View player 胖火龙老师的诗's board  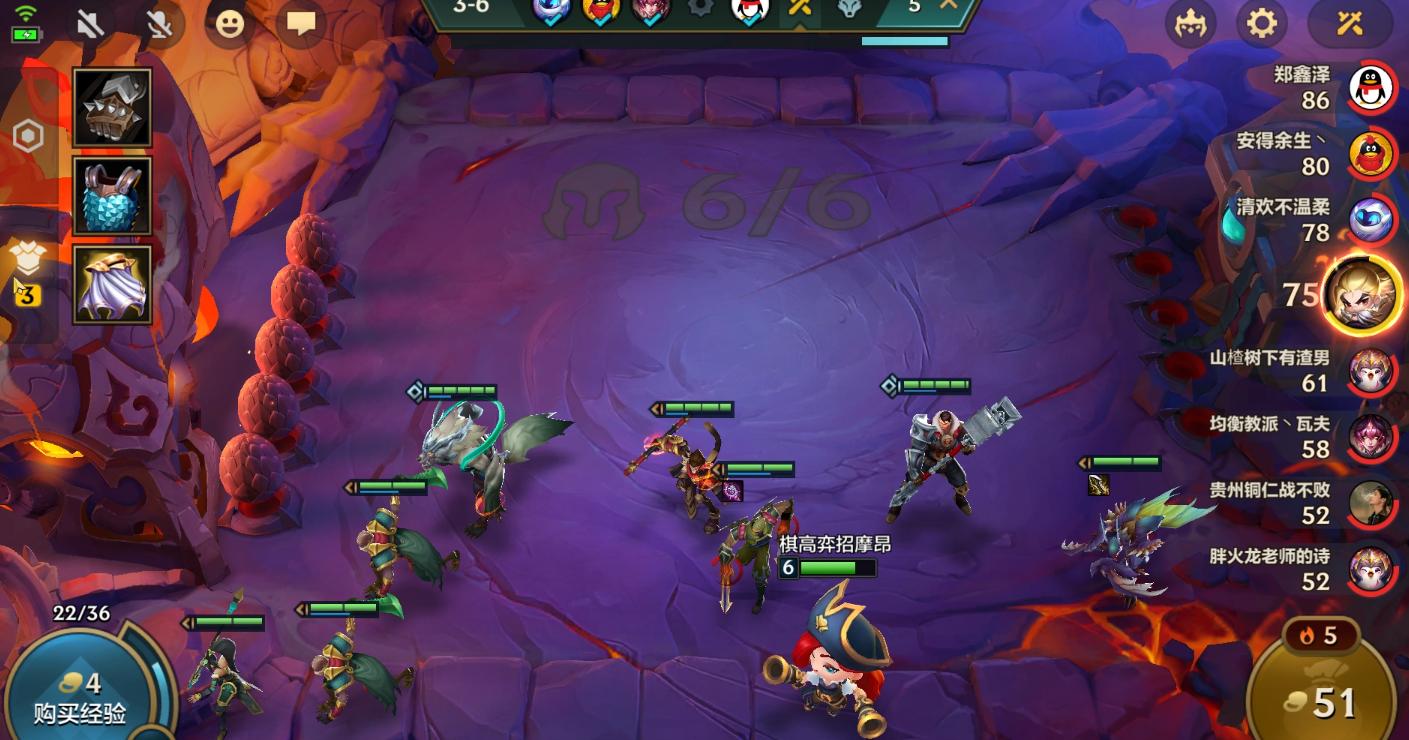1371,570
